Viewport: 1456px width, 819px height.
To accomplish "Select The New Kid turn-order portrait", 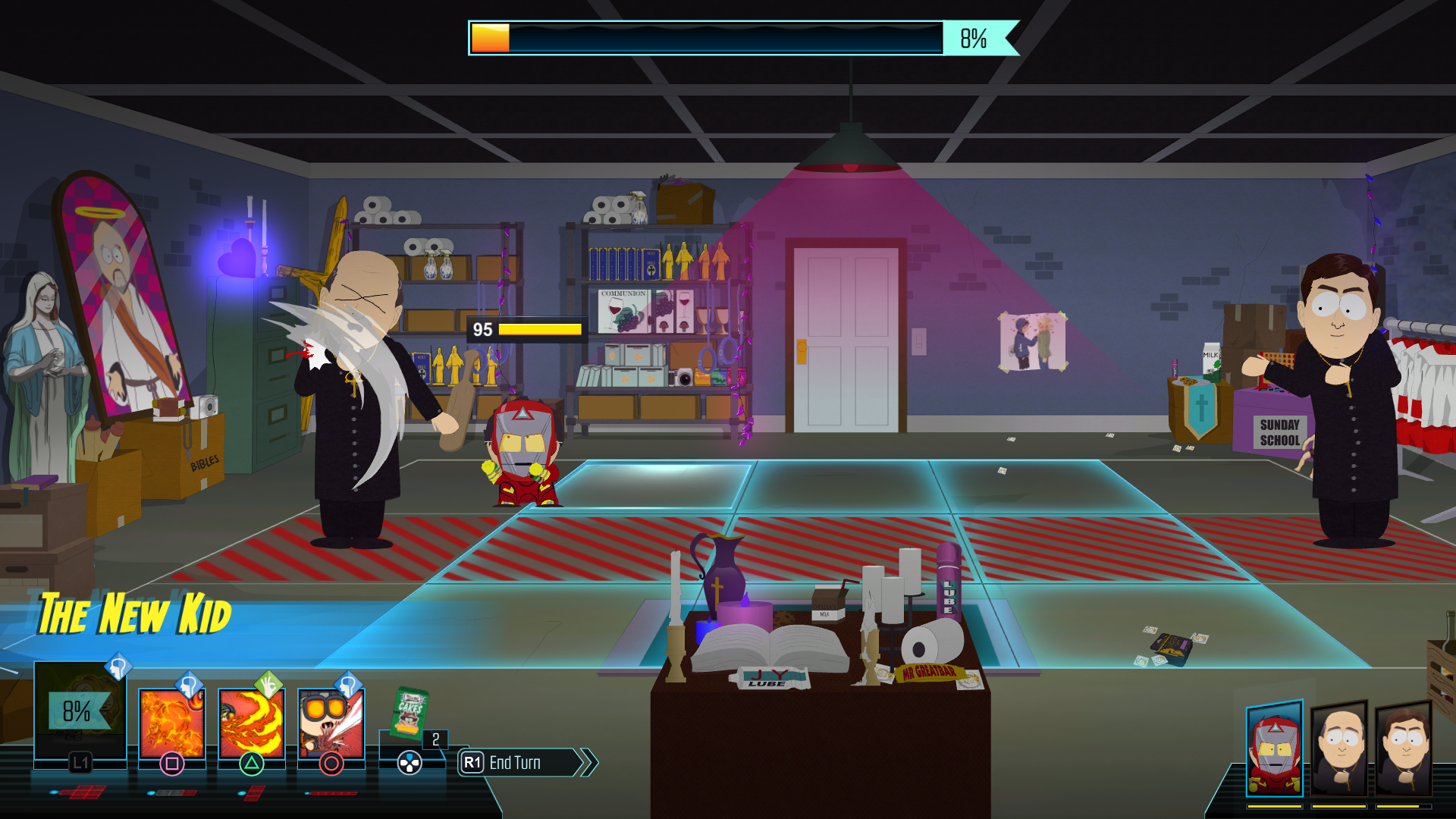I will pos(1275,748).
